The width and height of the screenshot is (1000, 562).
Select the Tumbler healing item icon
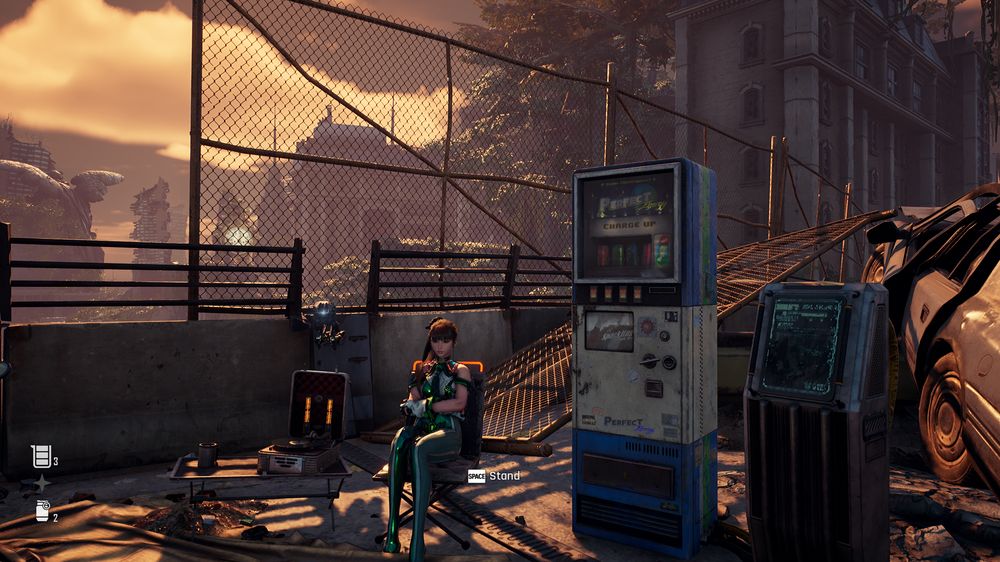click(41, 457)
